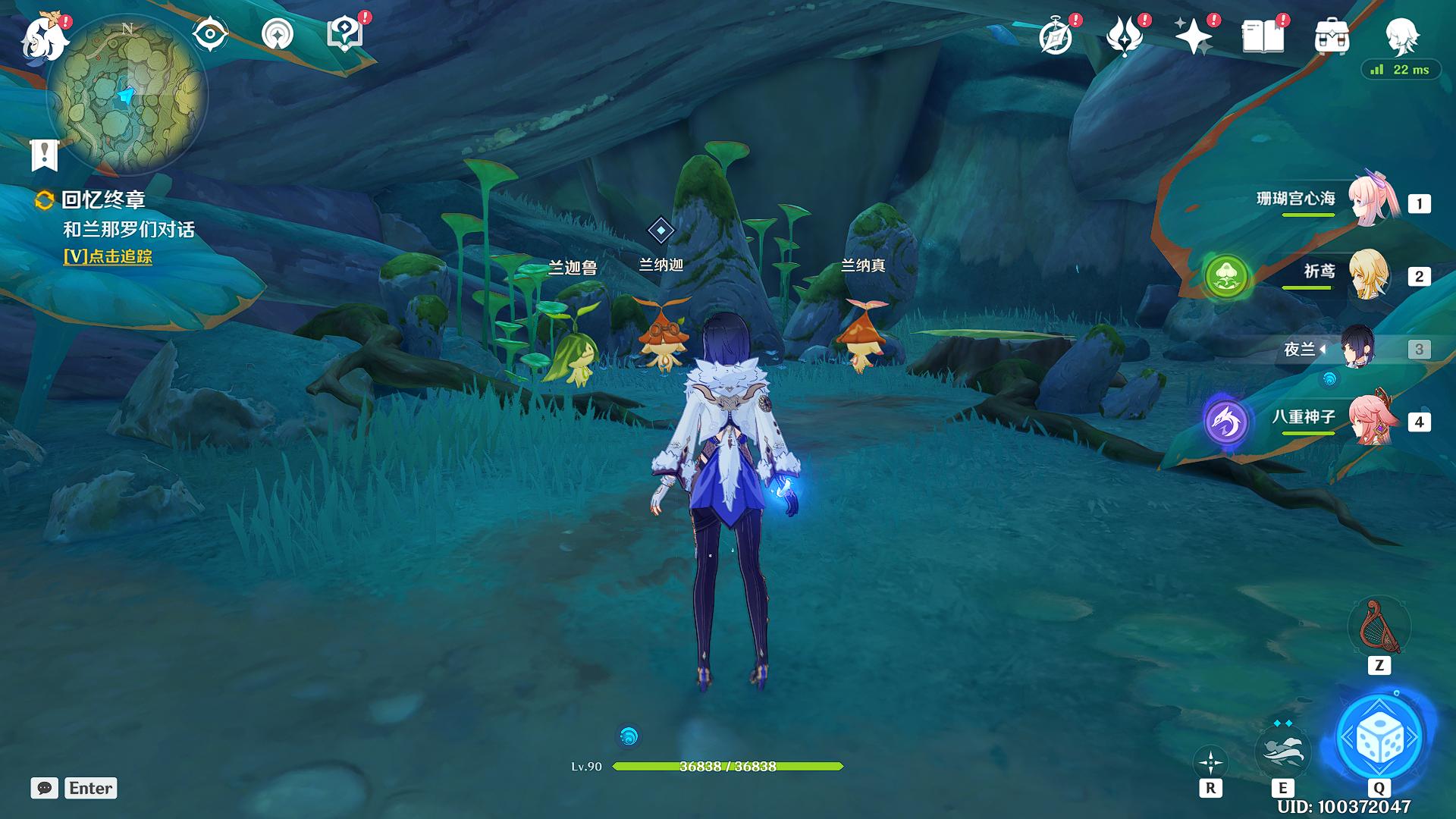Open the chat speech bubble
This screenshot has height=819, width=1456.
point(45,788)
